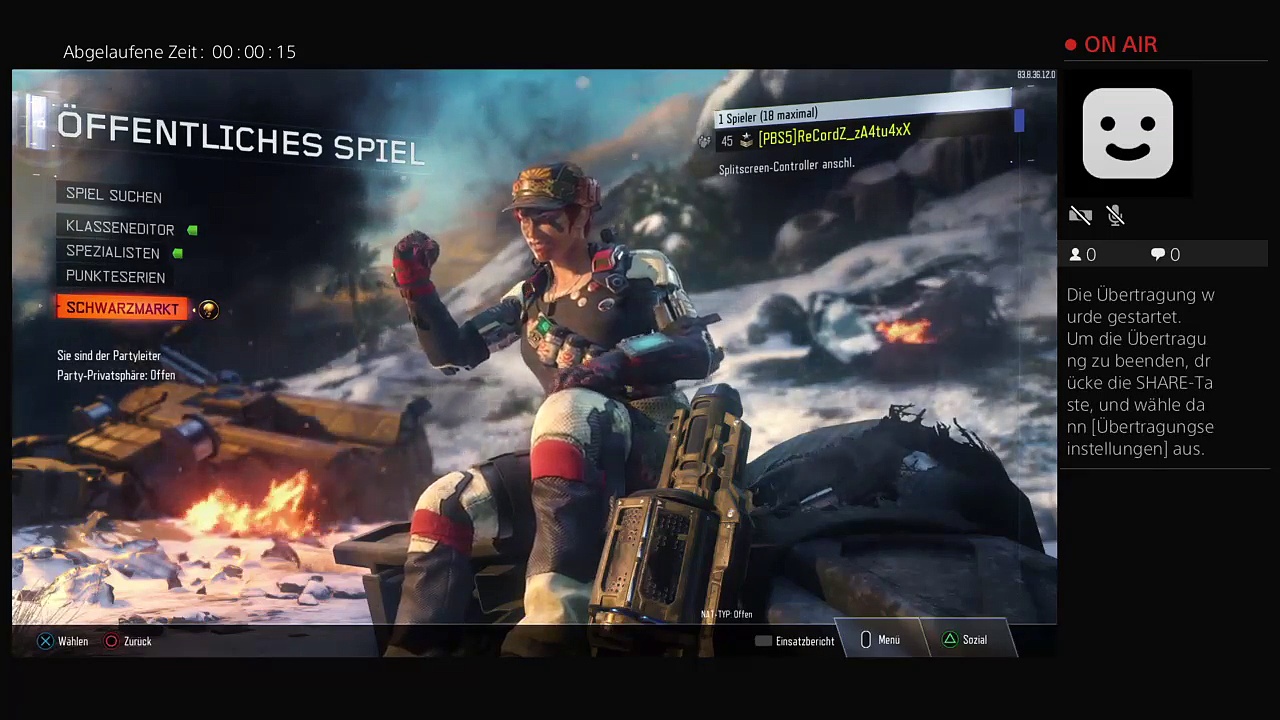Image resolution: width=1280 pixels, height=720 pixels.
Task: Open Einsatzbericht at the bottom bar
Action: [796, 641]
